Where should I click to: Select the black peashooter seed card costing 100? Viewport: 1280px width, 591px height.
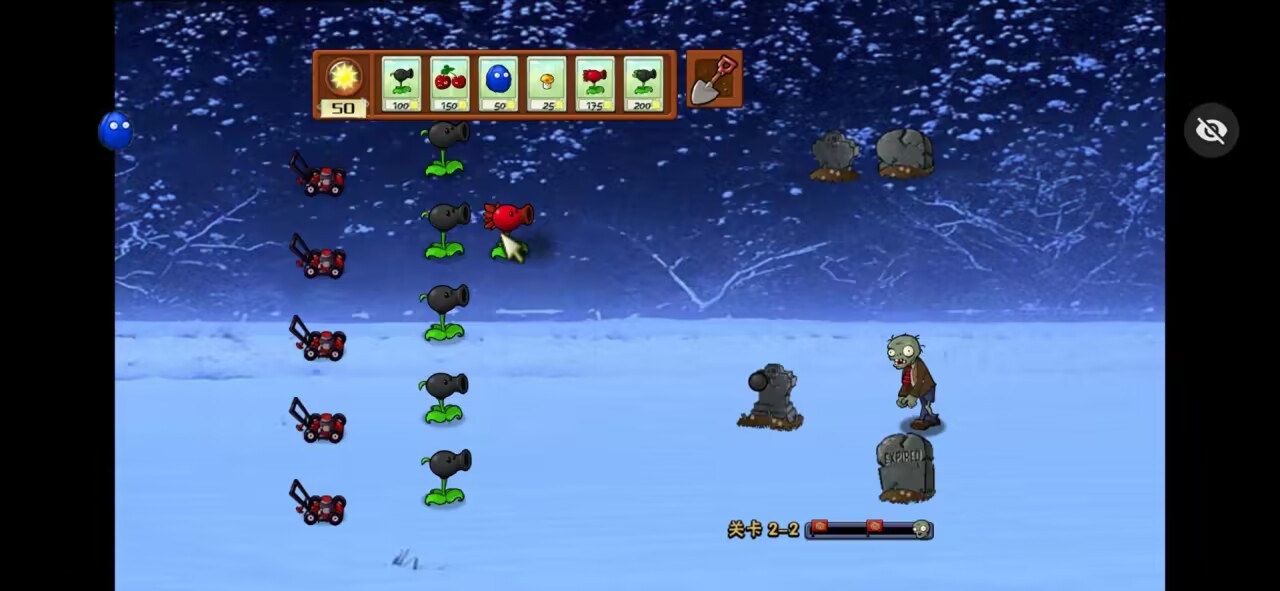click(401, 84)
